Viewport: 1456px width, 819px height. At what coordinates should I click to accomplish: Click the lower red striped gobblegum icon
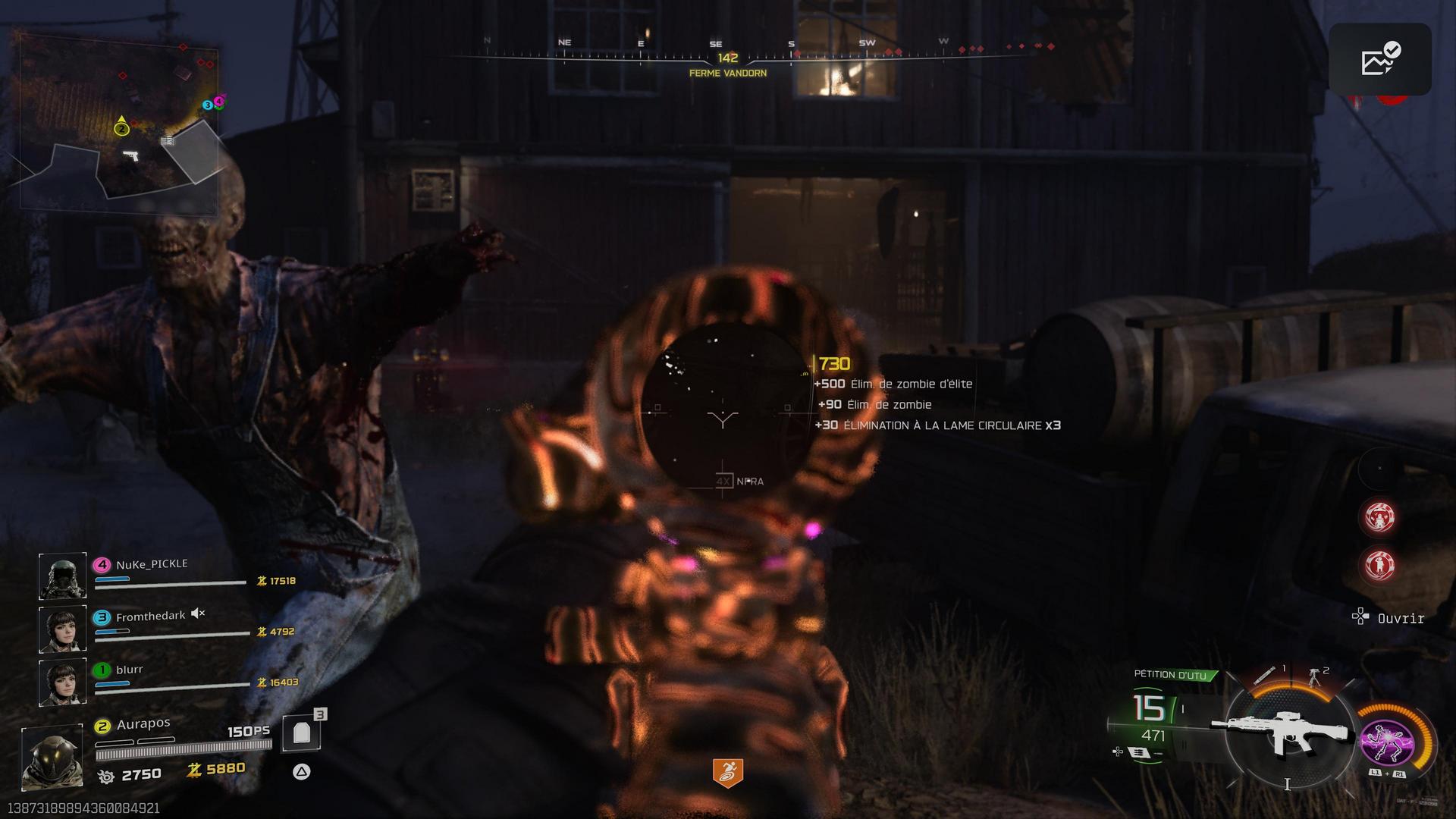(x=1379, y=564)
